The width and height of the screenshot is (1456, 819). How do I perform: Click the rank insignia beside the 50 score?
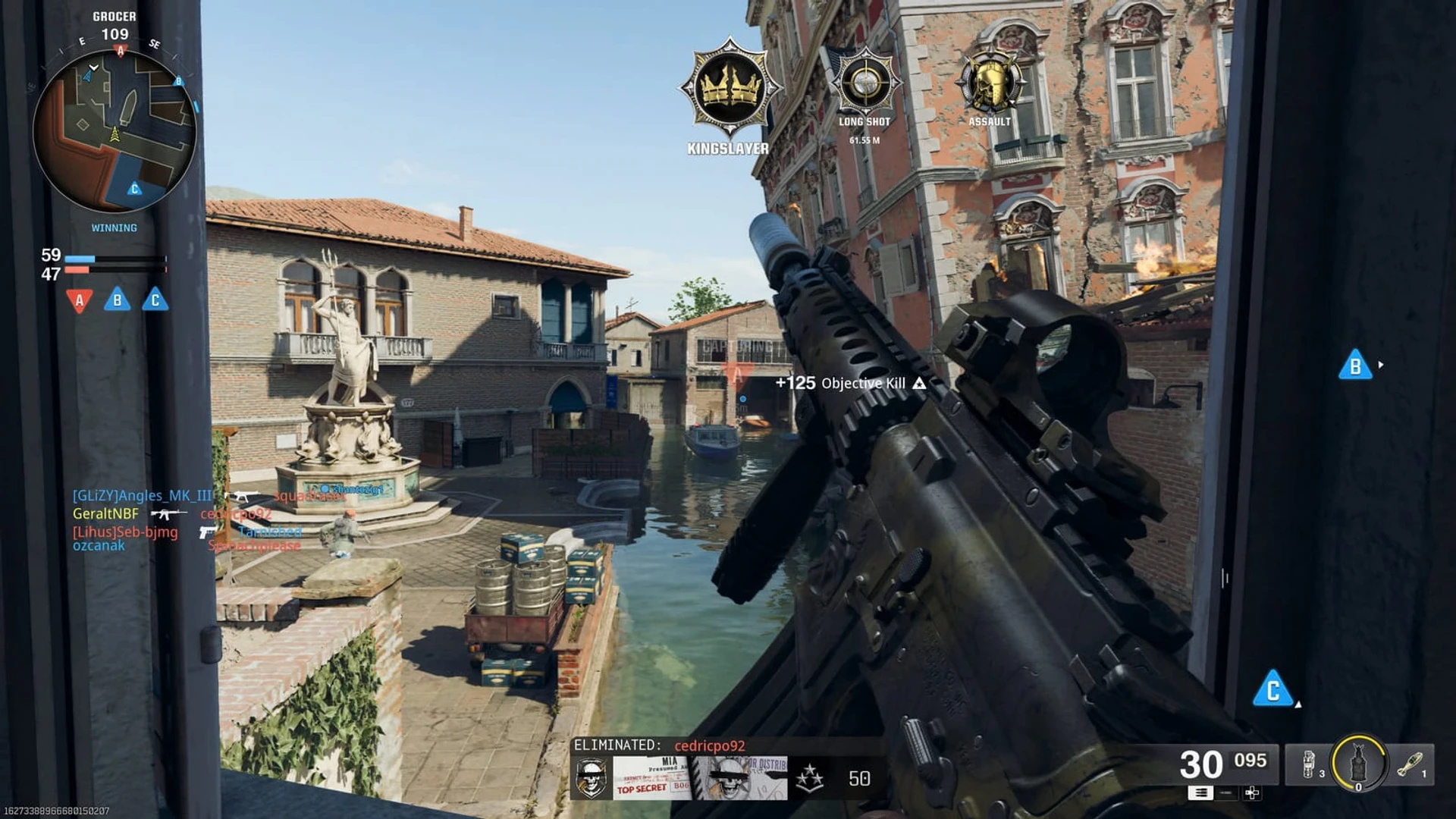point(810,777)
